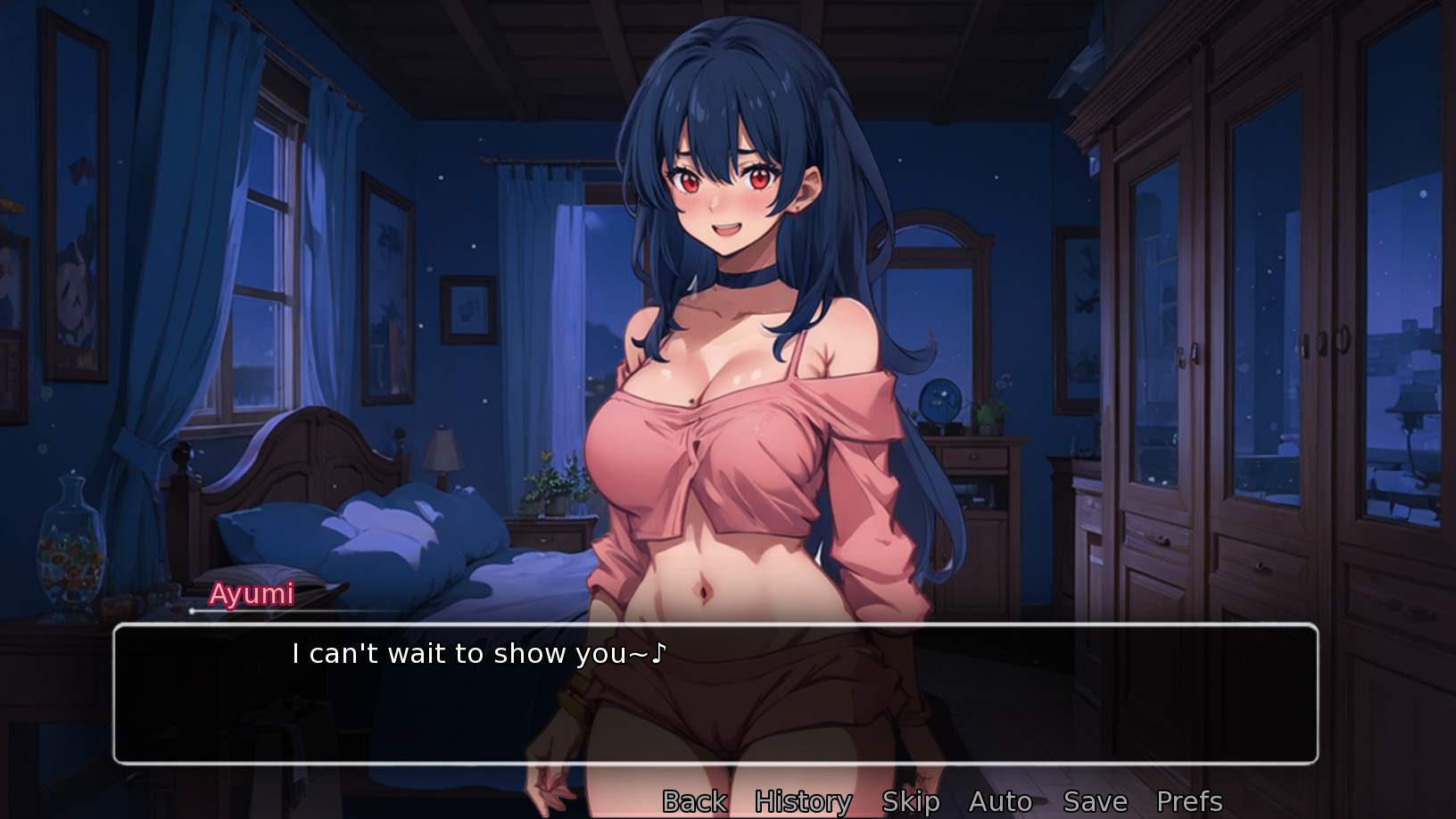
Task: Enable Auto dialogue advance
Action: tap(1000, 801)
